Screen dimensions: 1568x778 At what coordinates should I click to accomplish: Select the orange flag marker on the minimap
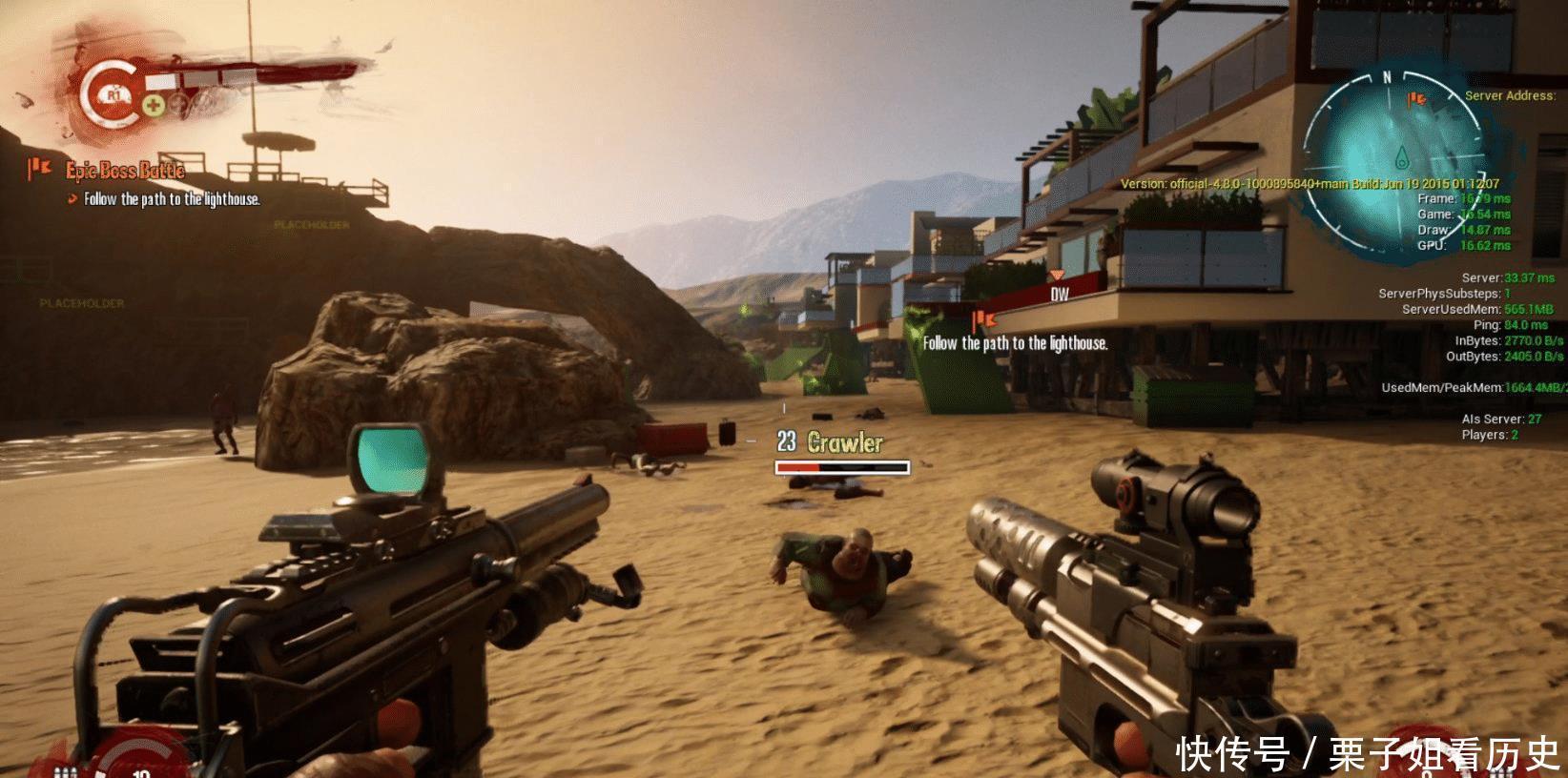pyautogui.click(x=1417, y=98)
